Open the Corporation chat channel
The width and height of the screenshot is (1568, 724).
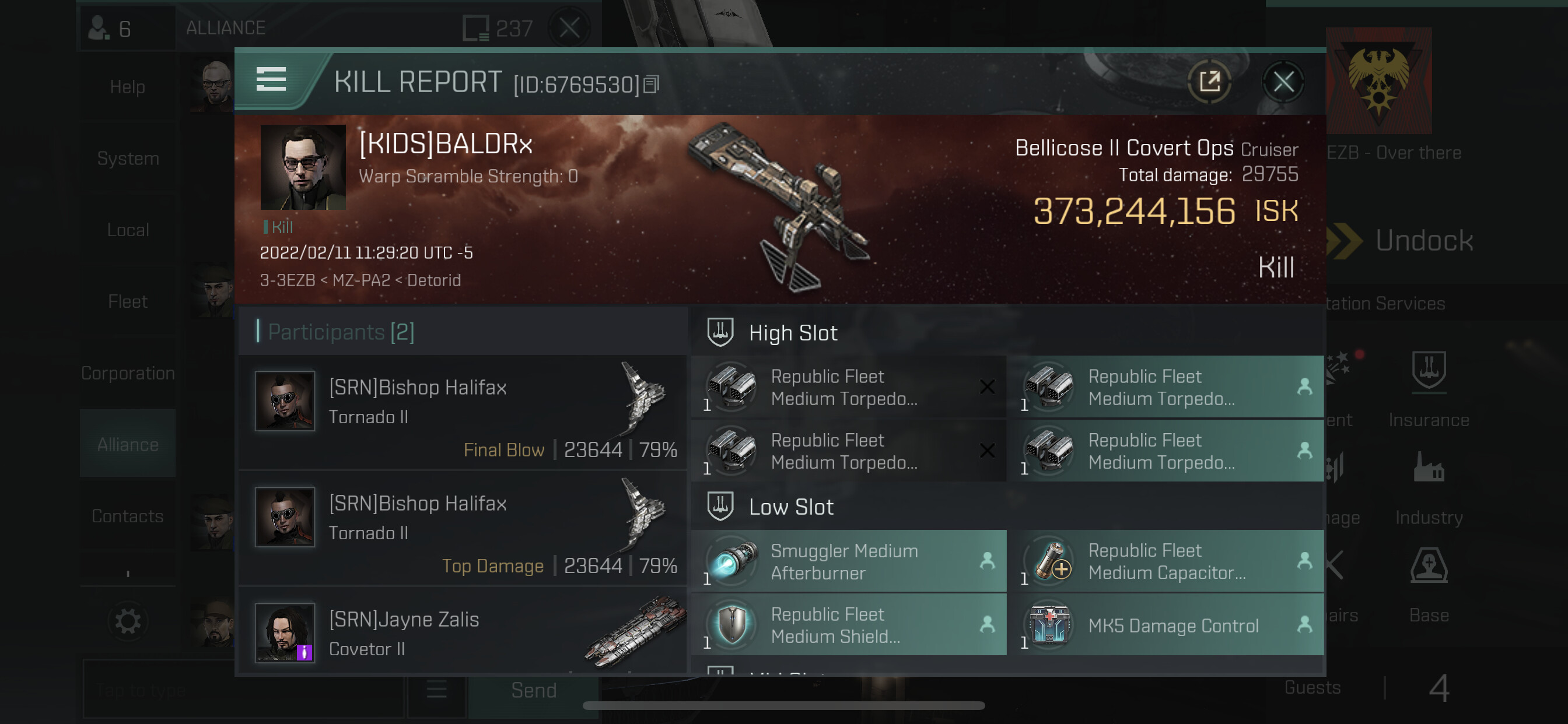point(127,373)
